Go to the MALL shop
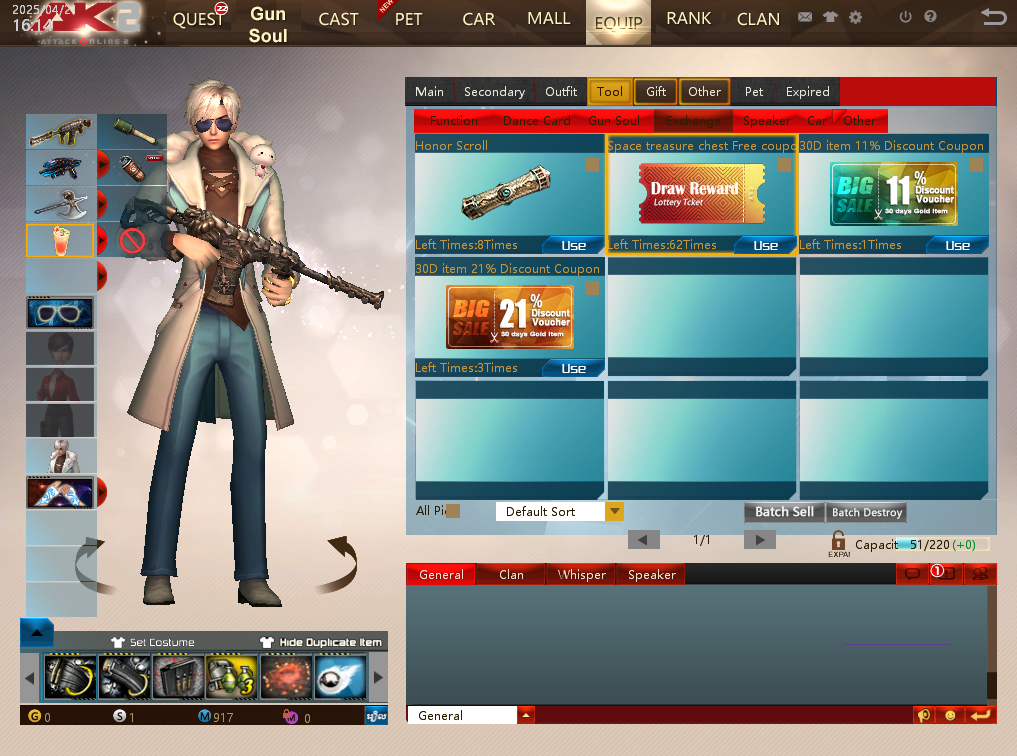The width and height of the screenshot is (1017, 756). 548,19
